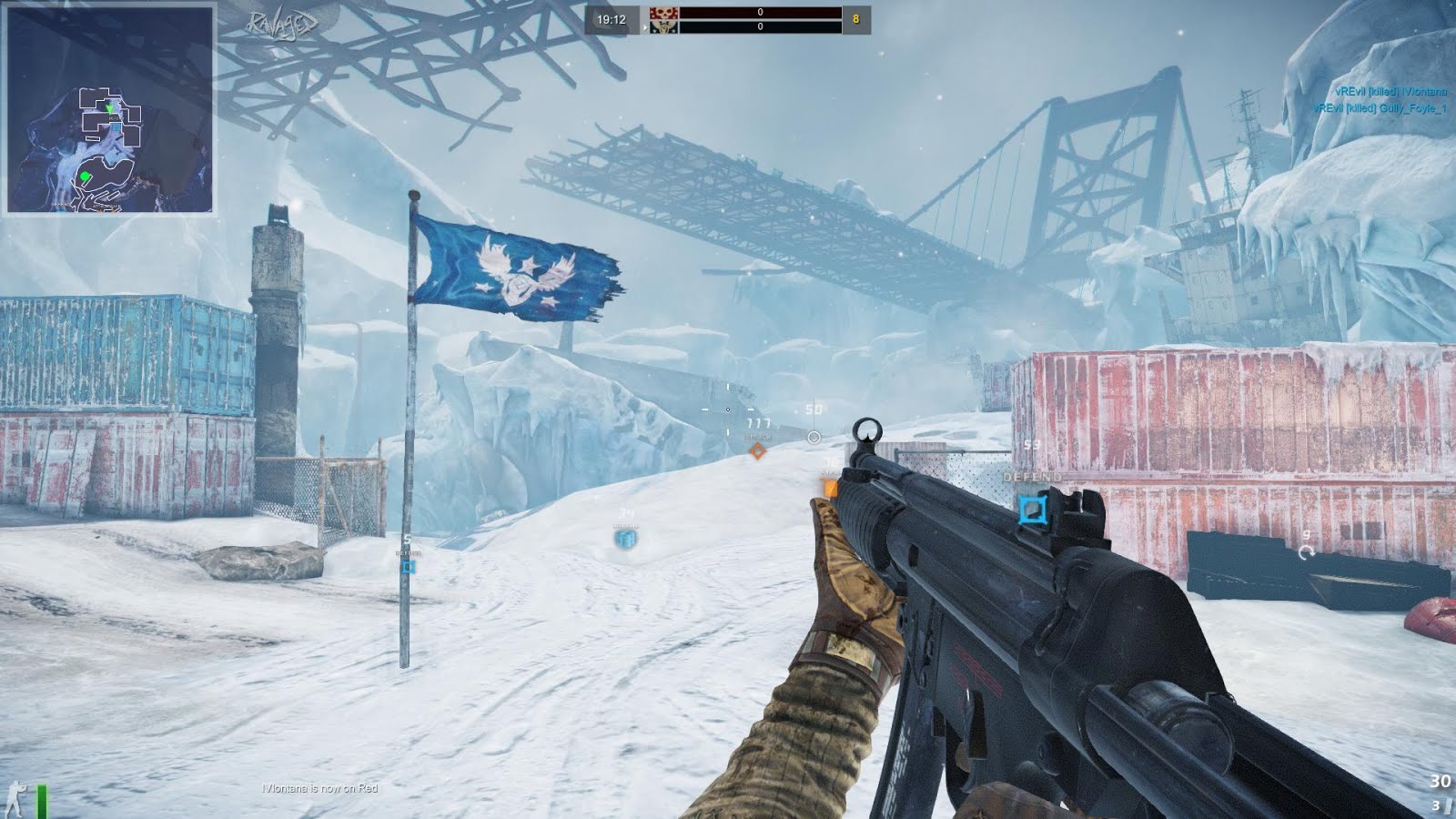
Task: Open the minimap in the corner
Action: click(x=110, y=109)
